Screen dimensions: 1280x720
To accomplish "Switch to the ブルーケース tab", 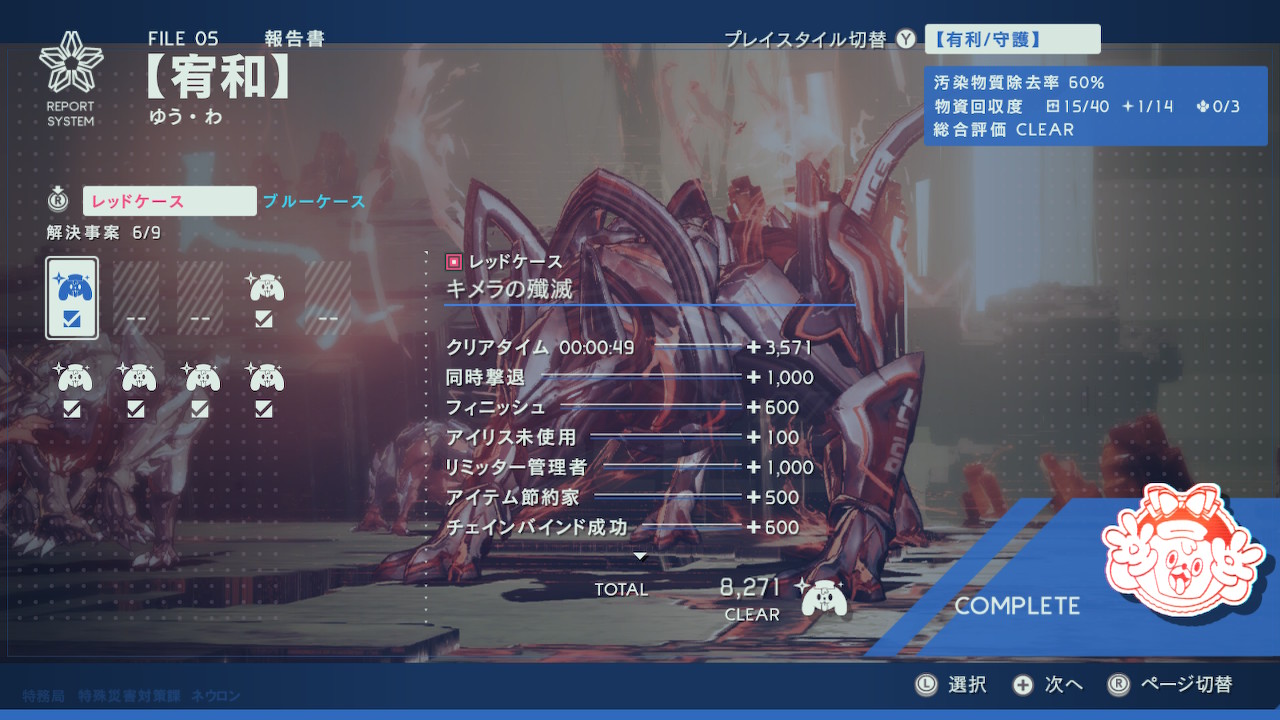I will tap(314, 202).
